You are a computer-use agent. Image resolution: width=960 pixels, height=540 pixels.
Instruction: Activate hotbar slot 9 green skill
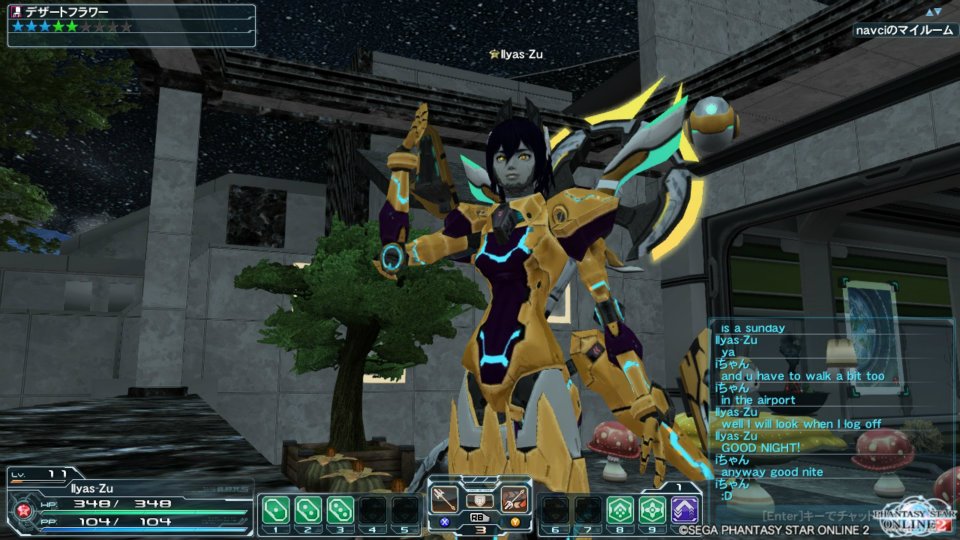point(652,510)
